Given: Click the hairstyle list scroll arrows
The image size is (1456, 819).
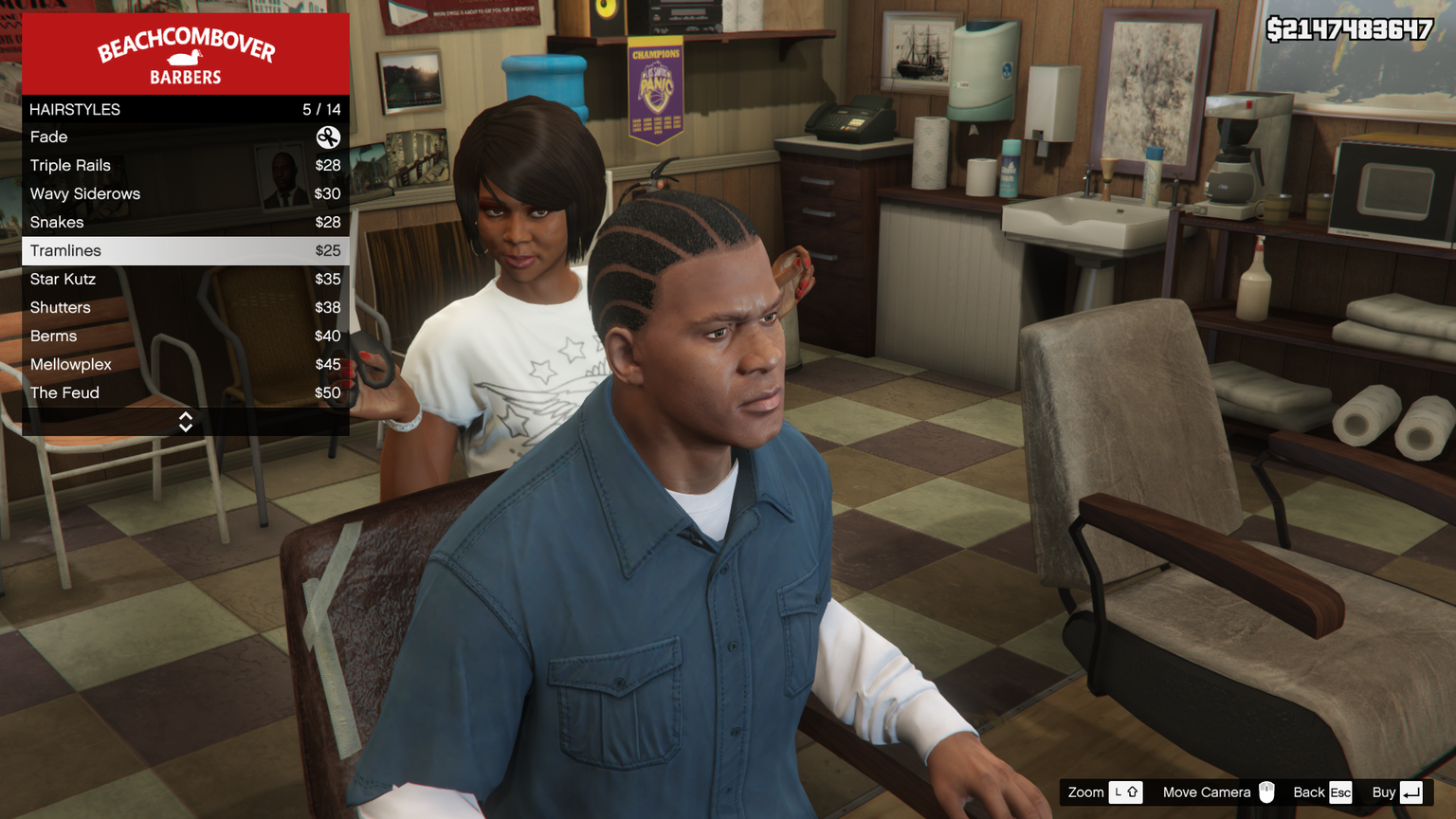Looking at the screenshot, I should pos(186,422).
